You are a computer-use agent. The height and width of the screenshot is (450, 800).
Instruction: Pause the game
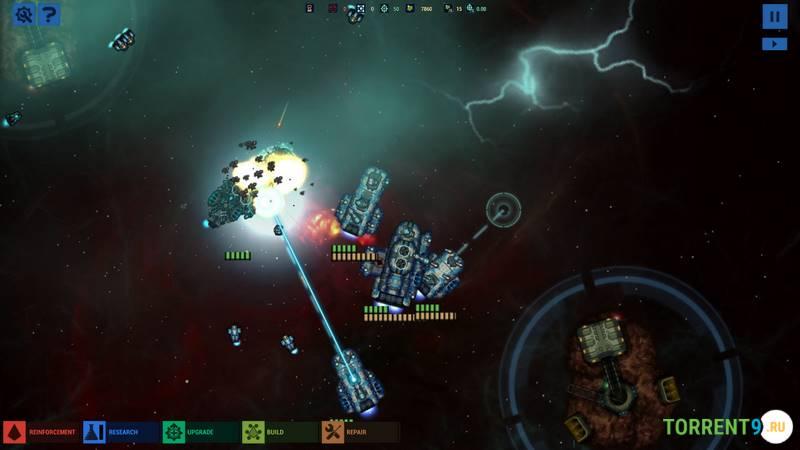coord(774,16)
